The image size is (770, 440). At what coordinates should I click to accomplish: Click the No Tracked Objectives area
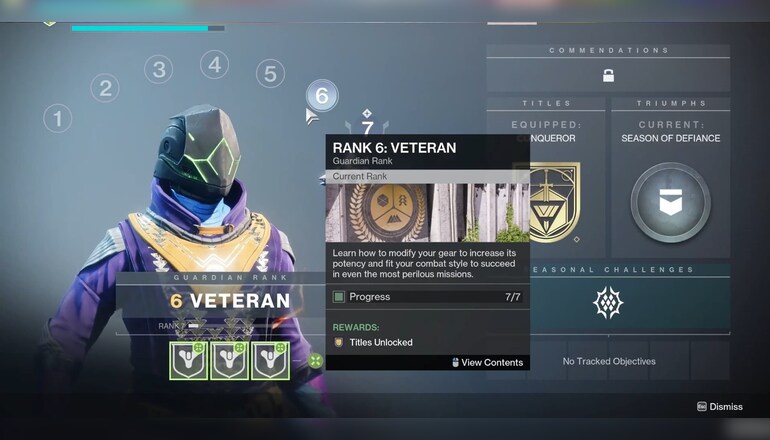[608, 361]
